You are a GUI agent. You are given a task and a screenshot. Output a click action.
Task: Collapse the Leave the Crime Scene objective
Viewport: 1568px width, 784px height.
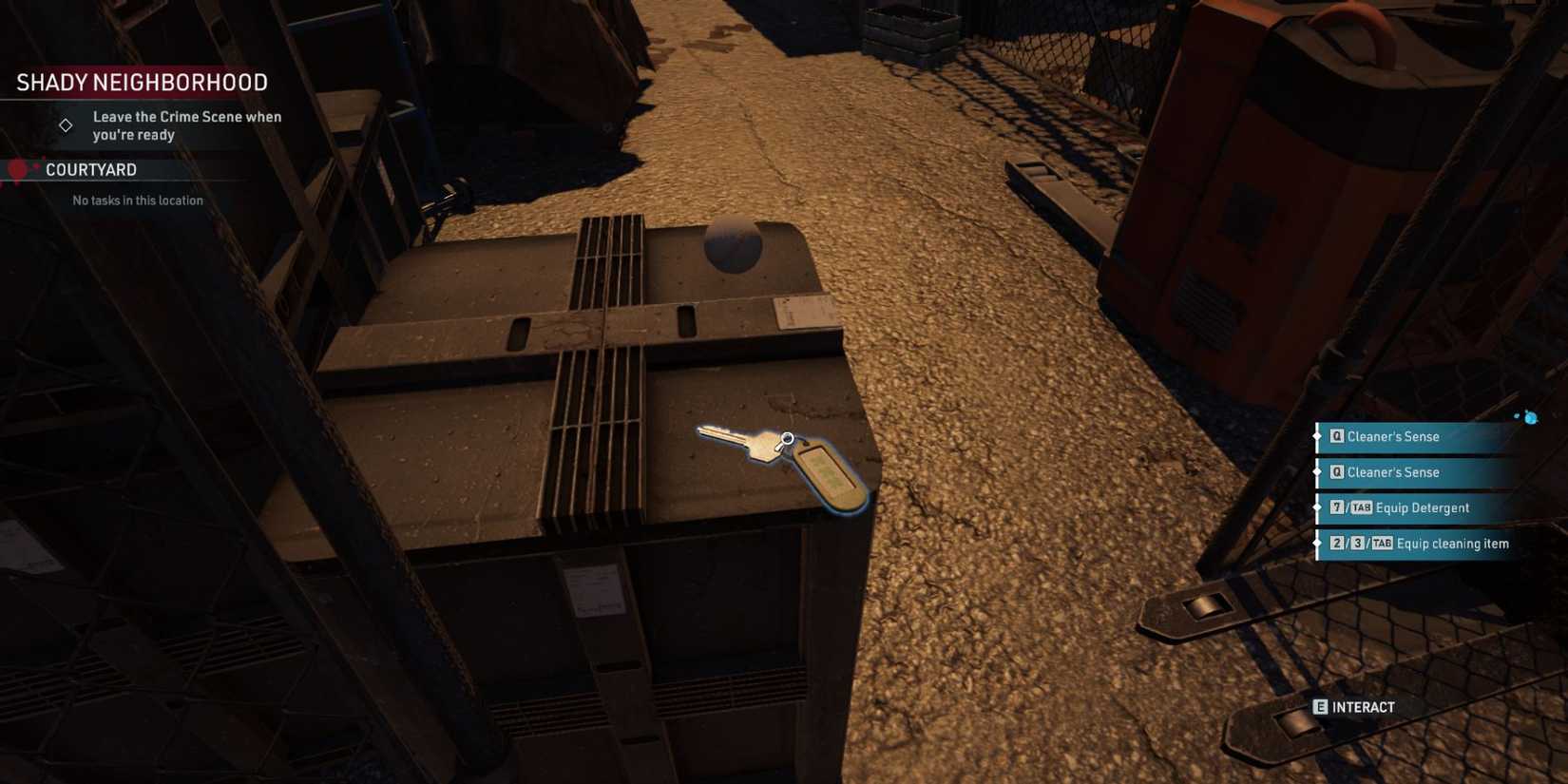pos(186,125)
